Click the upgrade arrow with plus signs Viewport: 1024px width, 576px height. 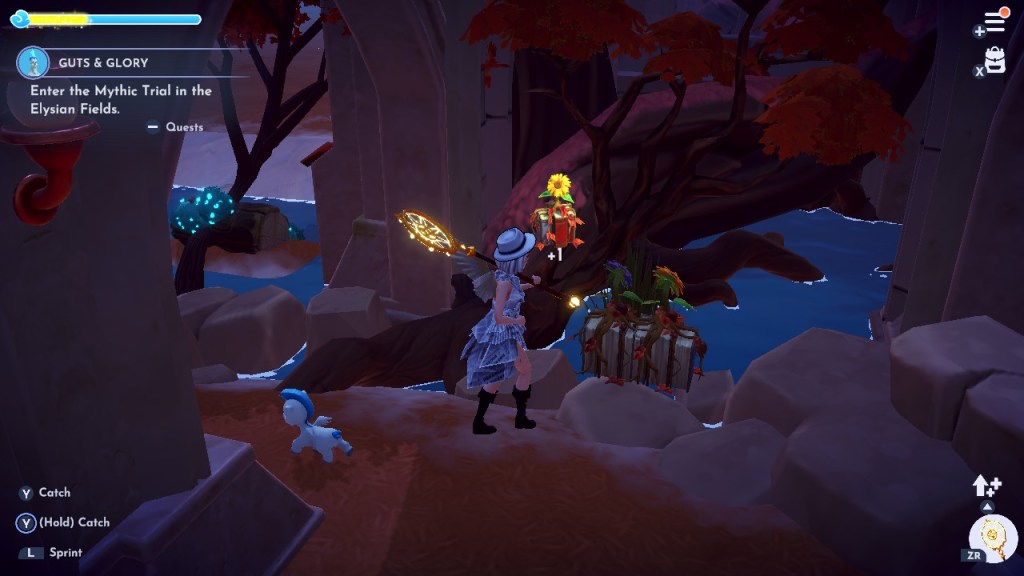click(x=986, y=486)
